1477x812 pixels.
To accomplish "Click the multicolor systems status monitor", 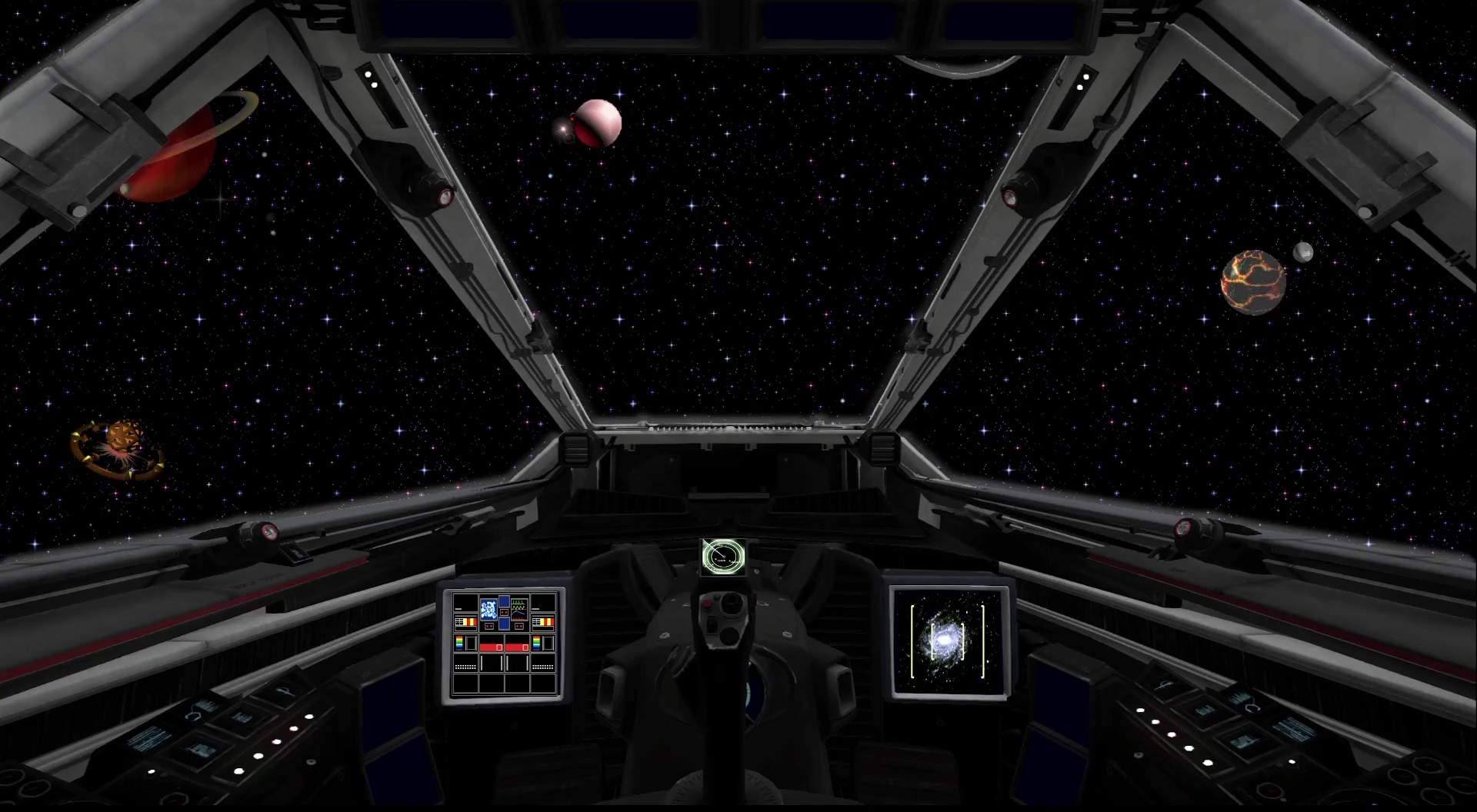I will pos(504,644).
